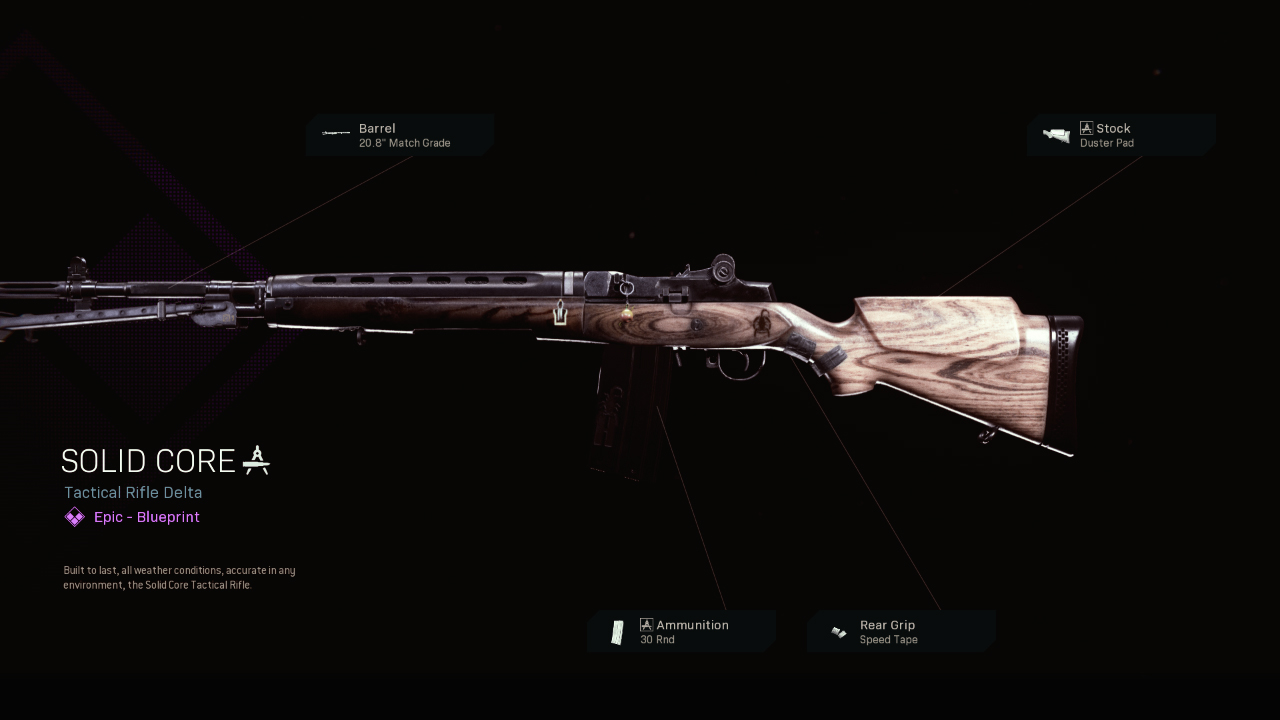Click the charm hanging from the rifle
The height and width of the screenshot is (720, 1280).
point(627,312)
